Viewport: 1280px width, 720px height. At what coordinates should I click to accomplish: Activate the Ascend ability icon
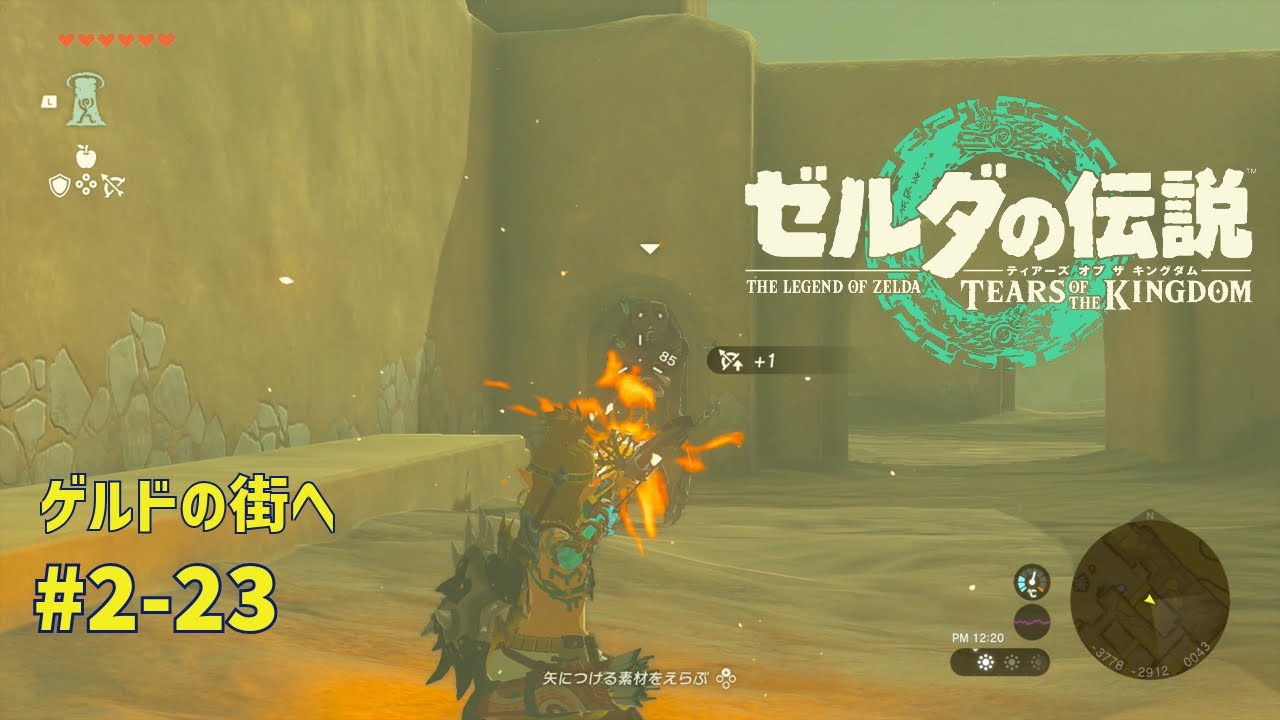(87, 101)
